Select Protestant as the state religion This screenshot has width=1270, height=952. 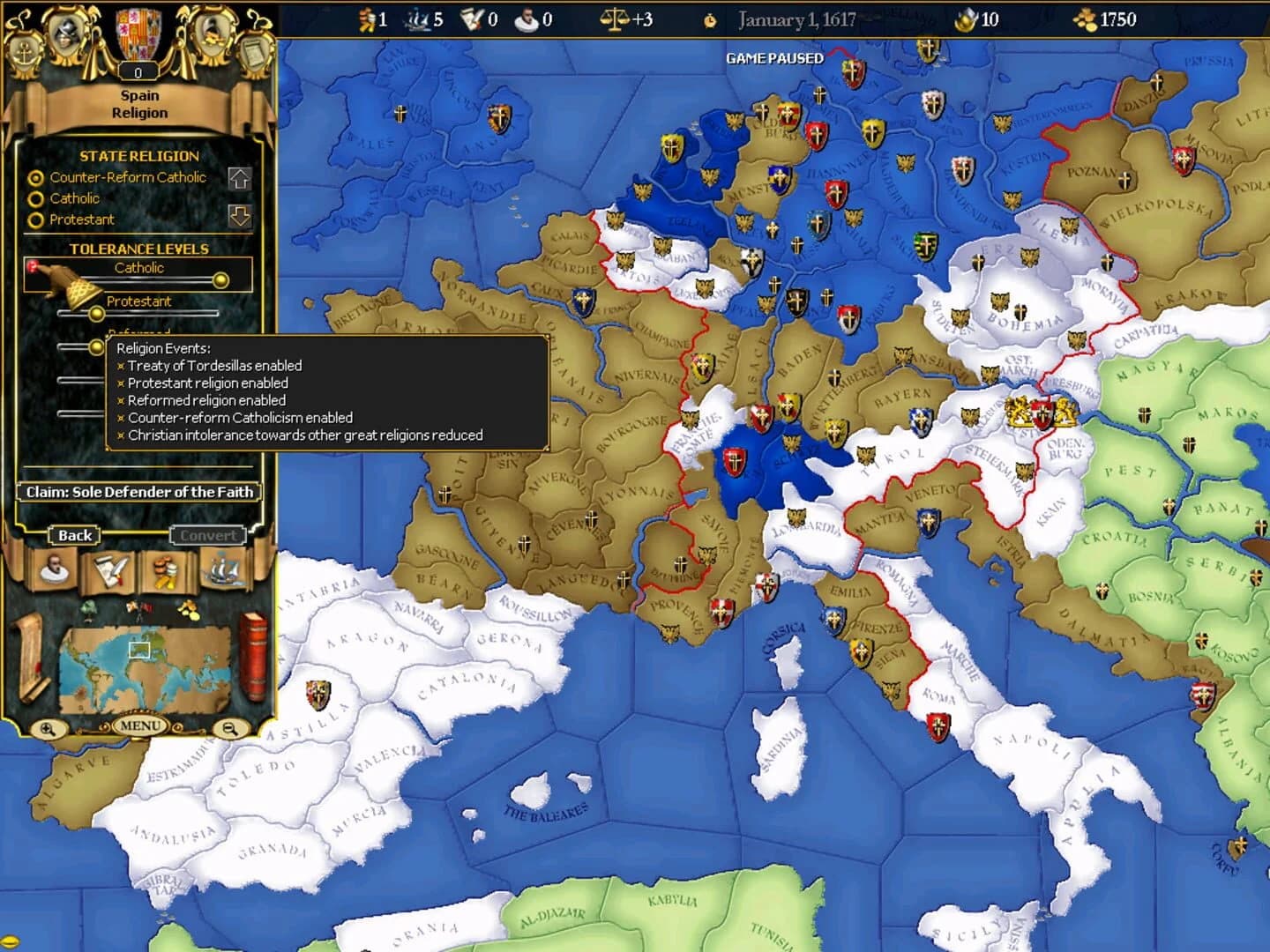click(x=35, y=219)
